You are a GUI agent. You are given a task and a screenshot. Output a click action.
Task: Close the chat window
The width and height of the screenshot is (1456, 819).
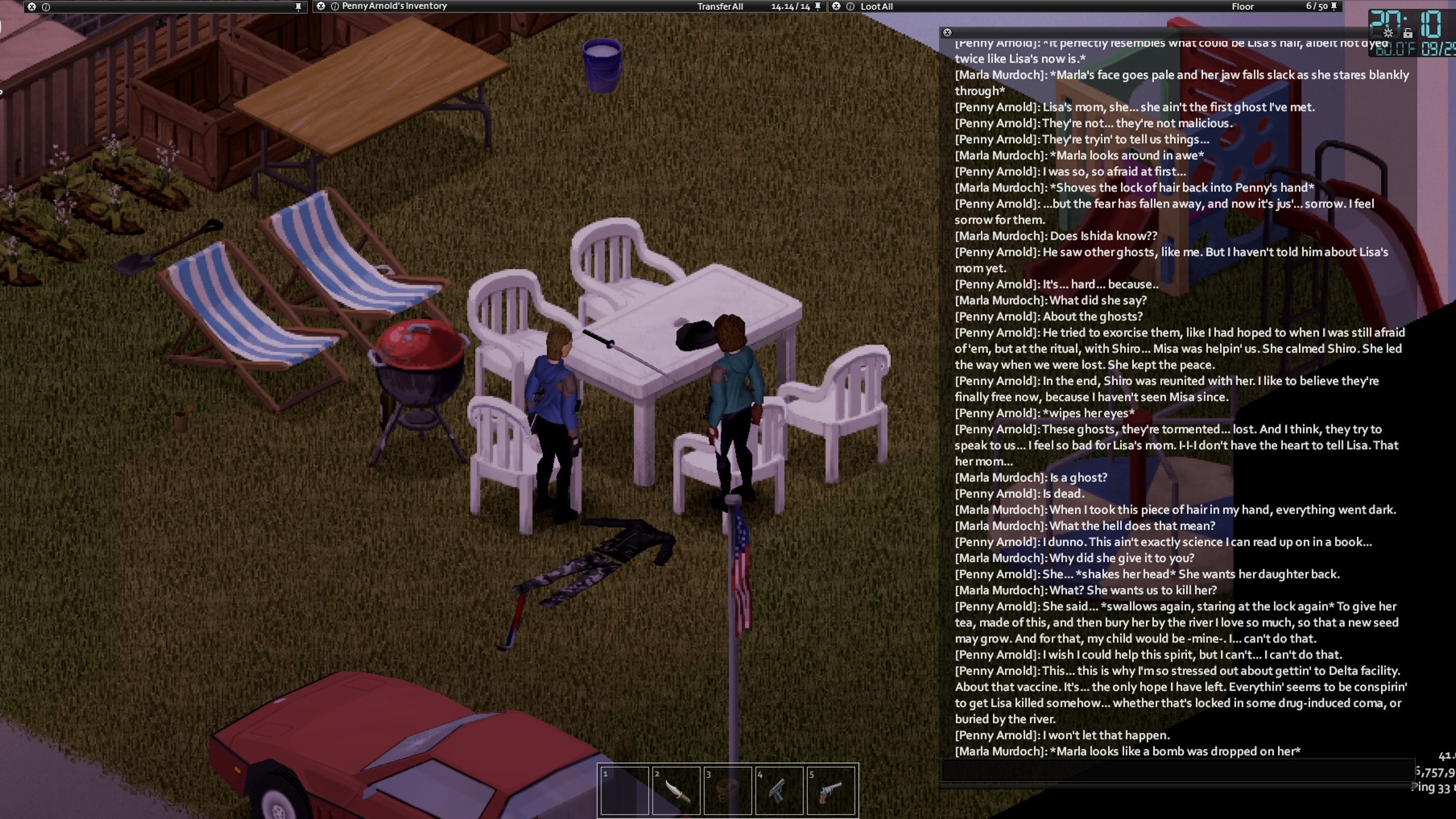pyautogui.click(x=947, y=33)
